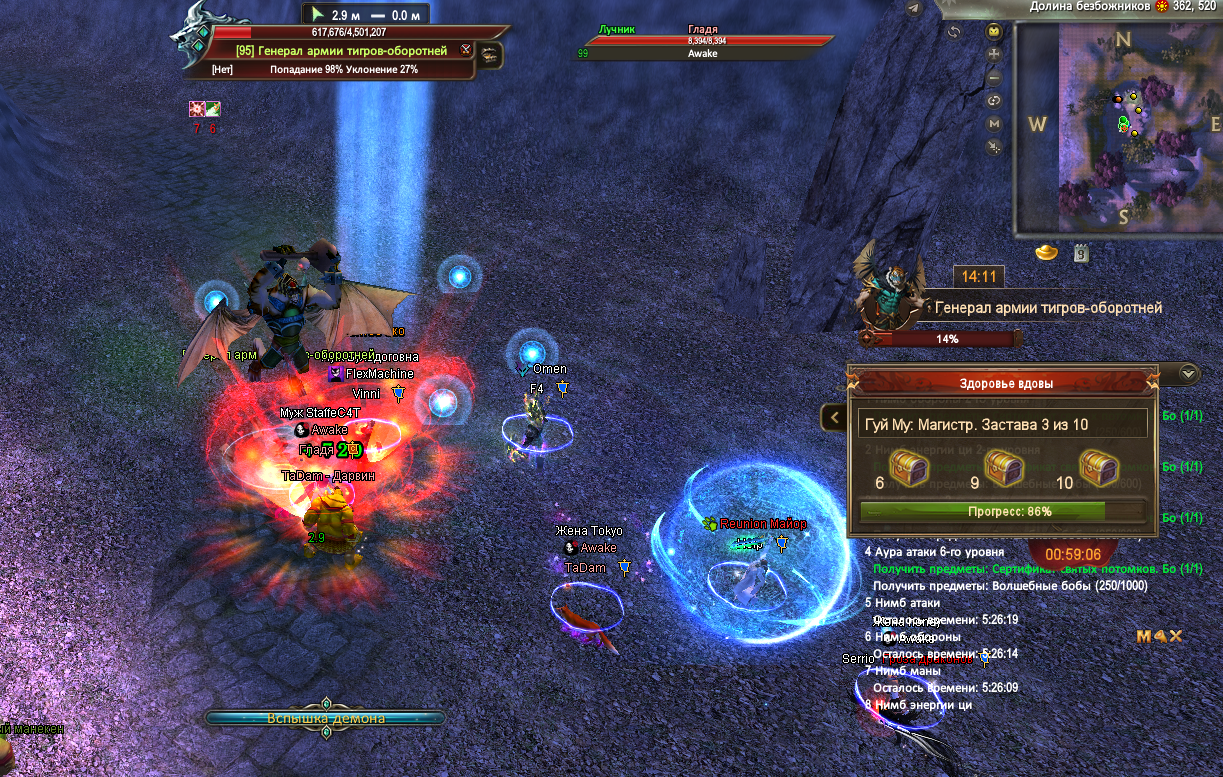Click the Здоровье вдовы panel header
The height and width of the screenshot is (777, 1223).
[1001, 382]
